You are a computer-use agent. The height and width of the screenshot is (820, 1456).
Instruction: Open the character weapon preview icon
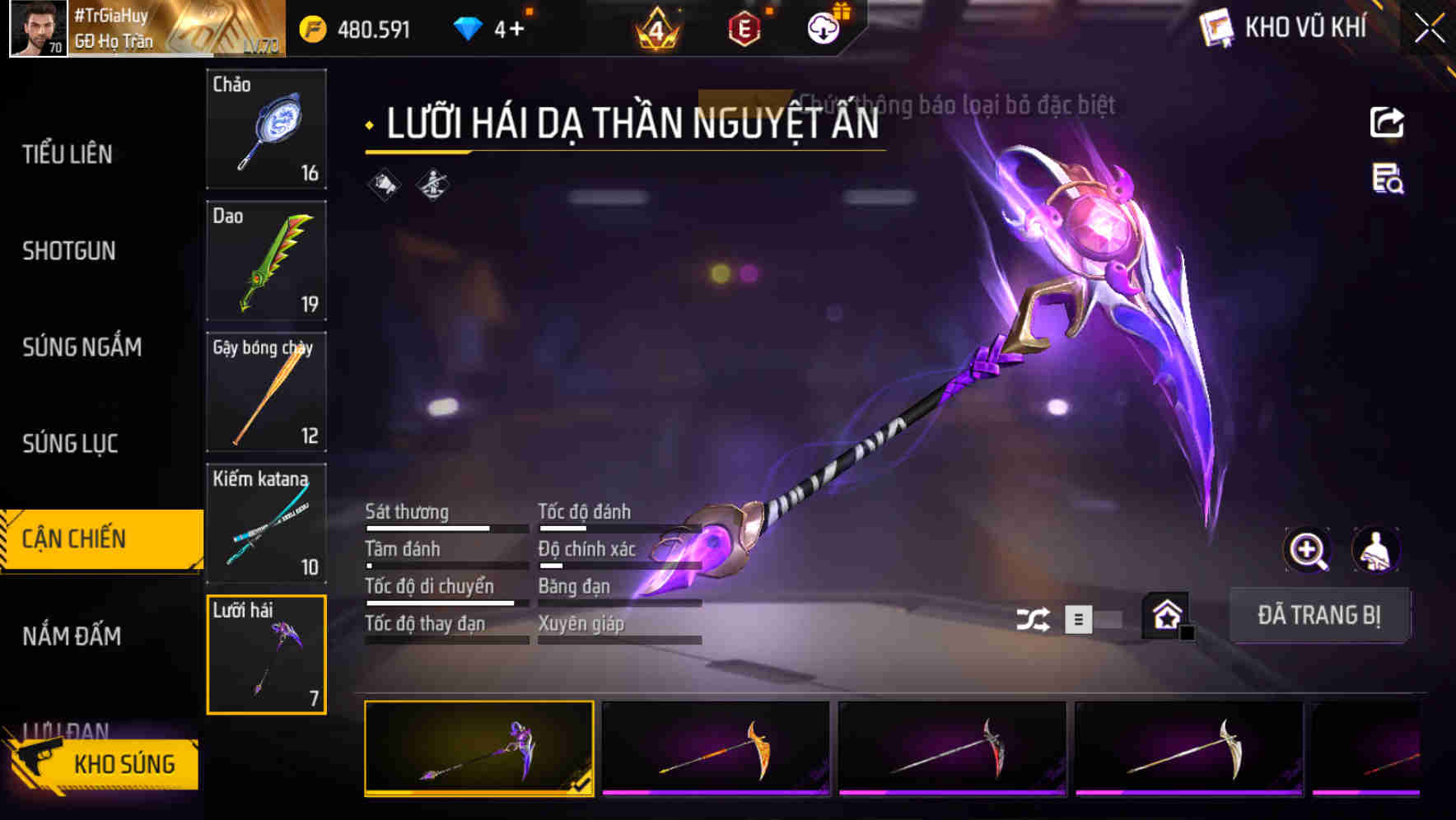point(1376,549)
